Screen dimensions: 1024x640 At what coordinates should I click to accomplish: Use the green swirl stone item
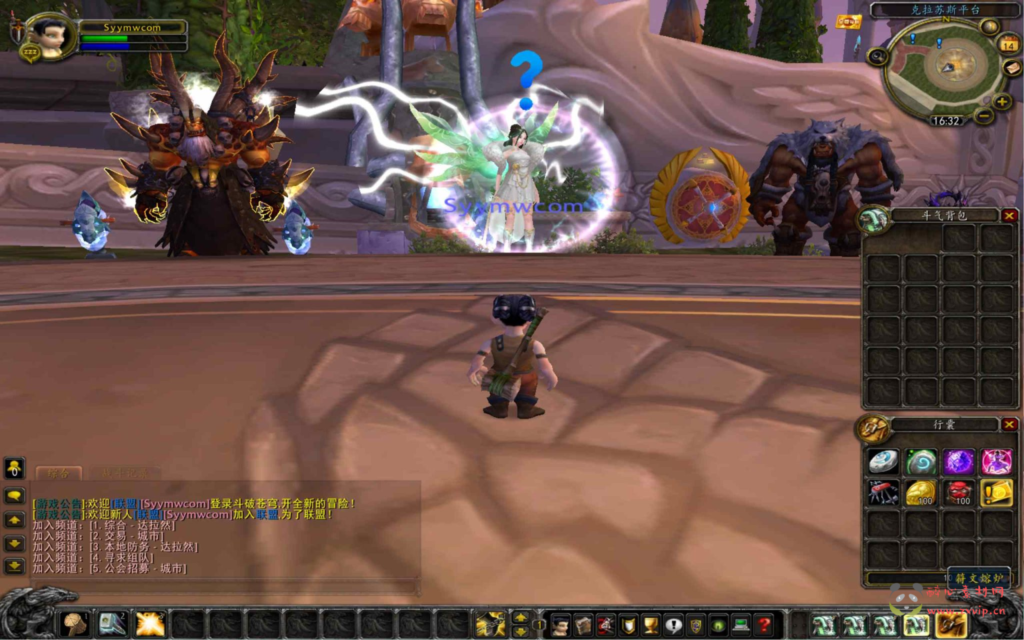pos(919,461)
